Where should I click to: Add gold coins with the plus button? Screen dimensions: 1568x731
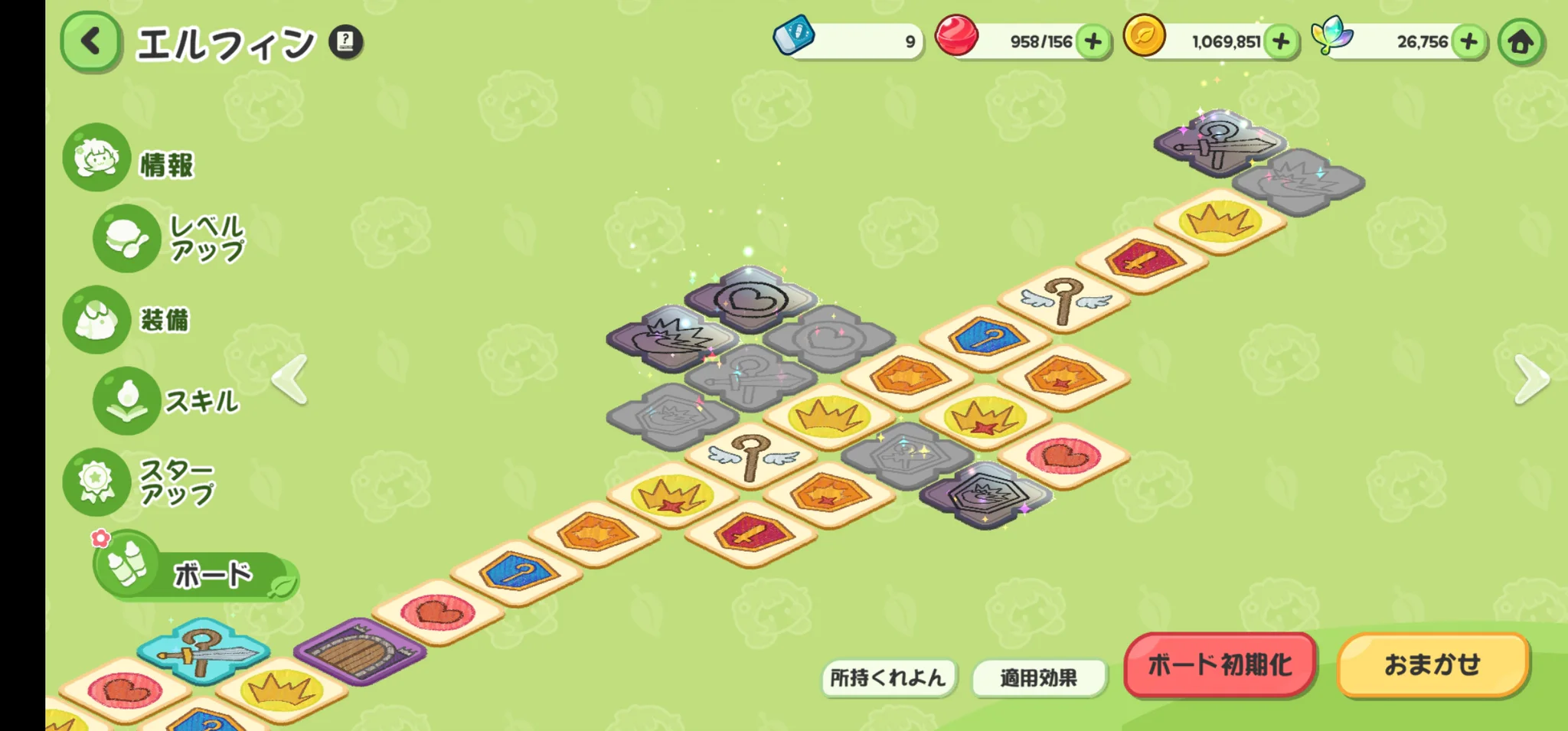tap(1281, 41)
